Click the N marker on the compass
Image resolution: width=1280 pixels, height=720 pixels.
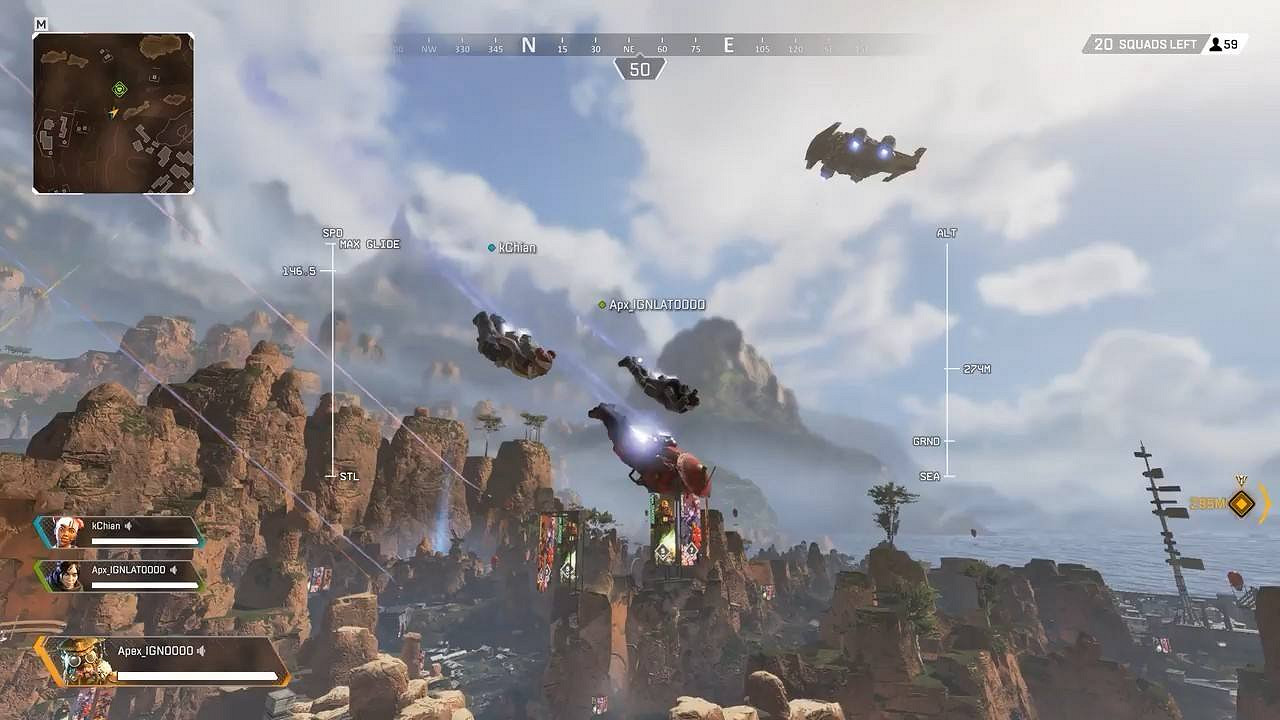point(528,45)
